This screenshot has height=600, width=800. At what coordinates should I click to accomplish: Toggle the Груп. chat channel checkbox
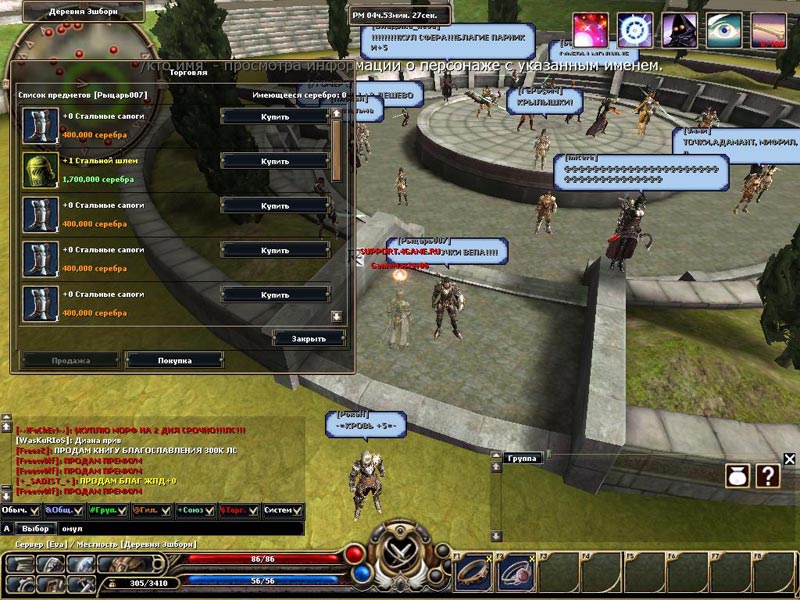(x=122, y=510)
